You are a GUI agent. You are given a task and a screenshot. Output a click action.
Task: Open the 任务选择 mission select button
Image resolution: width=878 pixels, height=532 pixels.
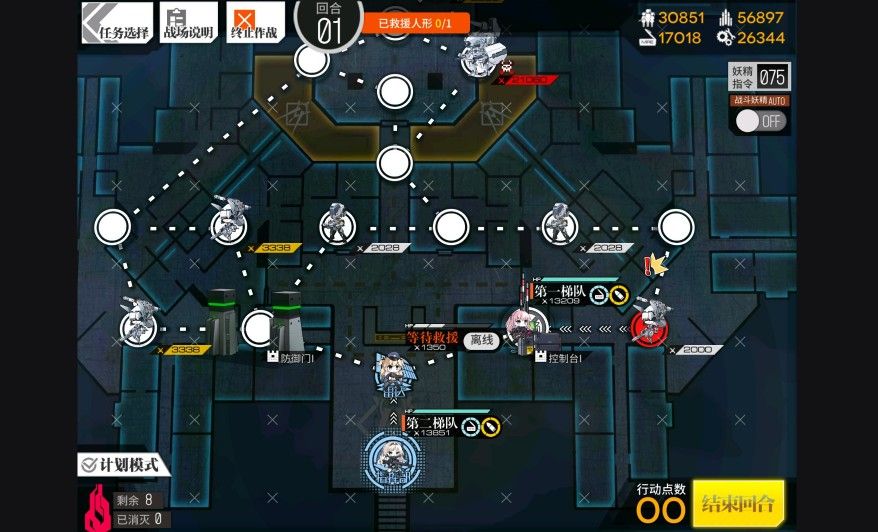[x=117, y=22]
